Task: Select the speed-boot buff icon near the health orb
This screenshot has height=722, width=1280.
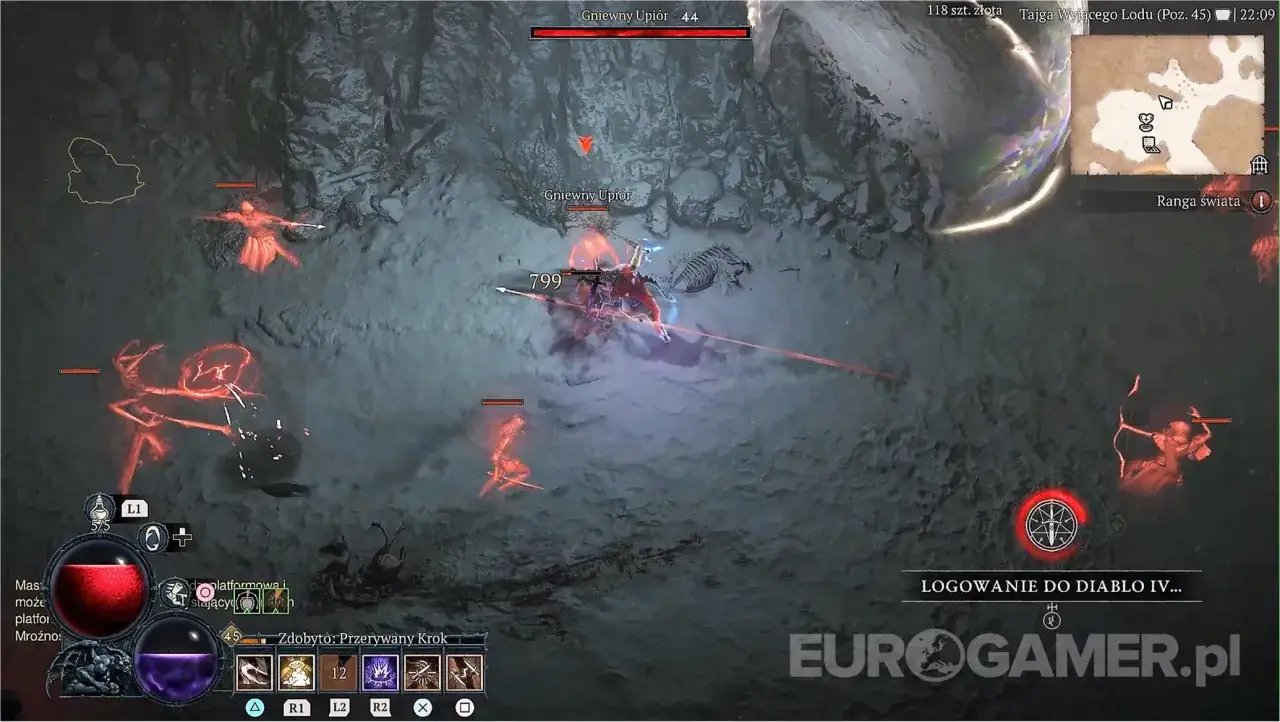Action: click(x=175, y=592)
